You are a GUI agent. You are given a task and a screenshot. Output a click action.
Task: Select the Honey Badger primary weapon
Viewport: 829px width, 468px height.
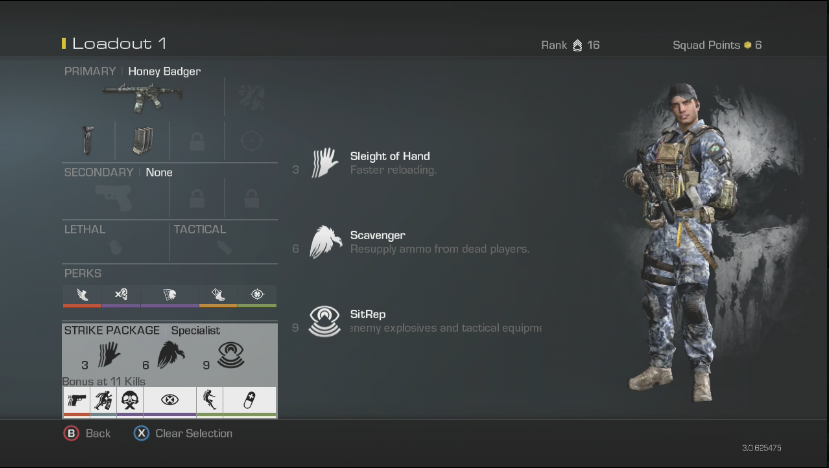click(141, 97)
